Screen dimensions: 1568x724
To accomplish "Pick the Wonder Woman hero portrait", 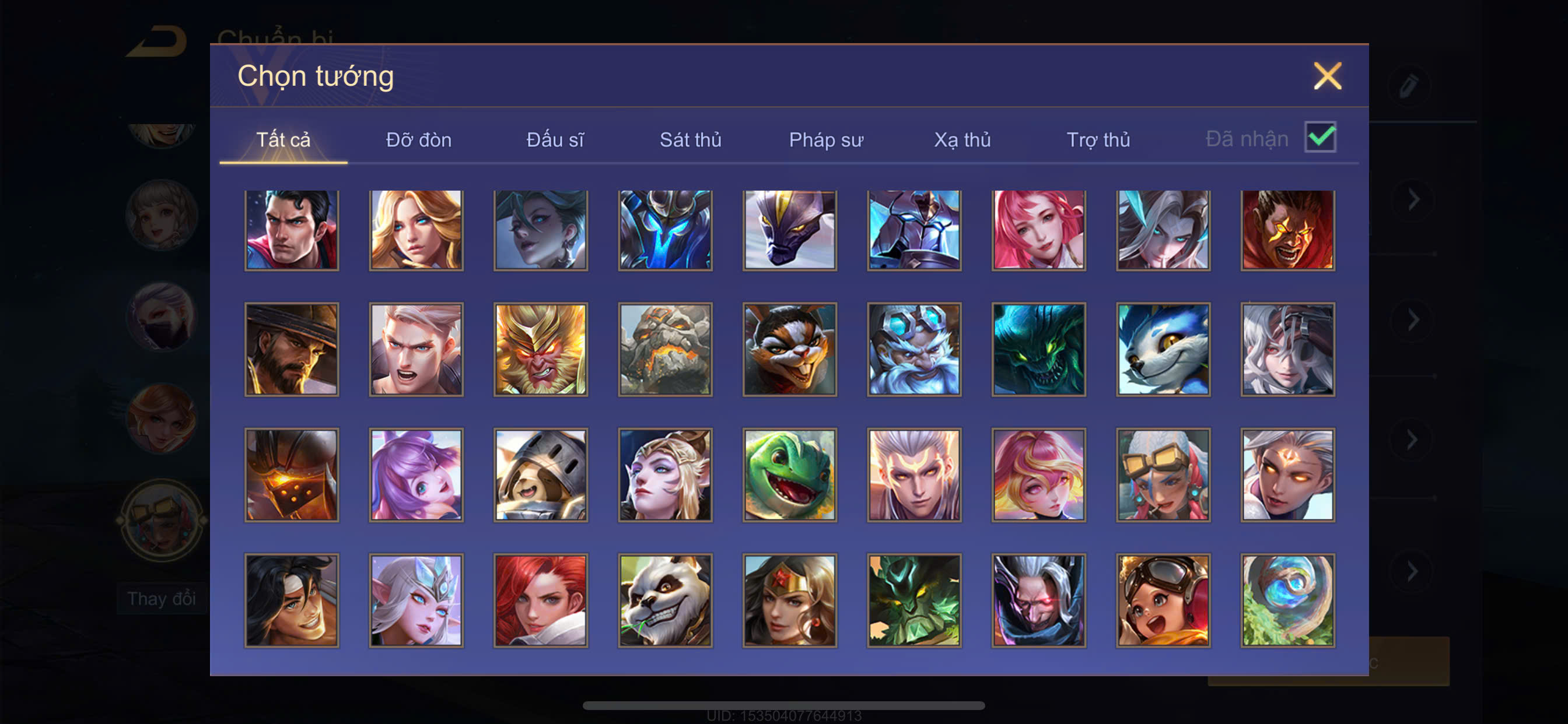I will pos(789,600).
